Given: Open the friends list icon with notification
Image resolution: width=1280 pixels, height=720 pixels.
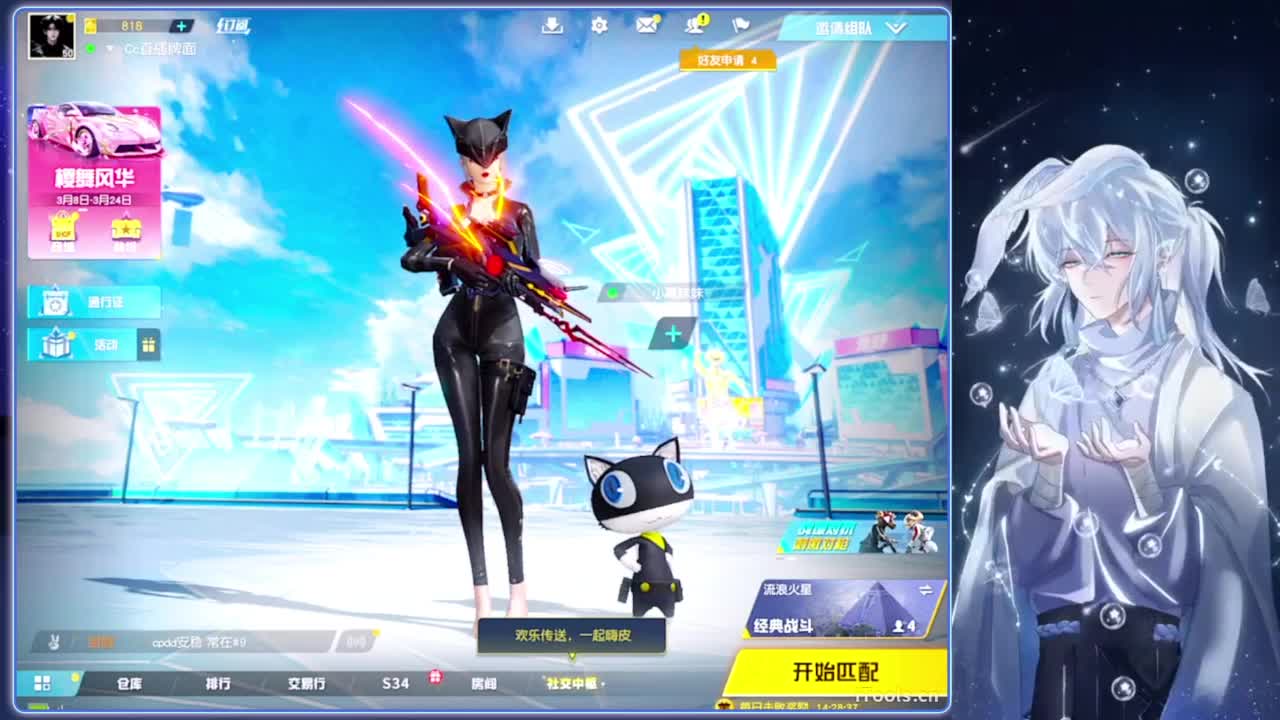Looking at the screenshot, I should click(x=692, y=27).
